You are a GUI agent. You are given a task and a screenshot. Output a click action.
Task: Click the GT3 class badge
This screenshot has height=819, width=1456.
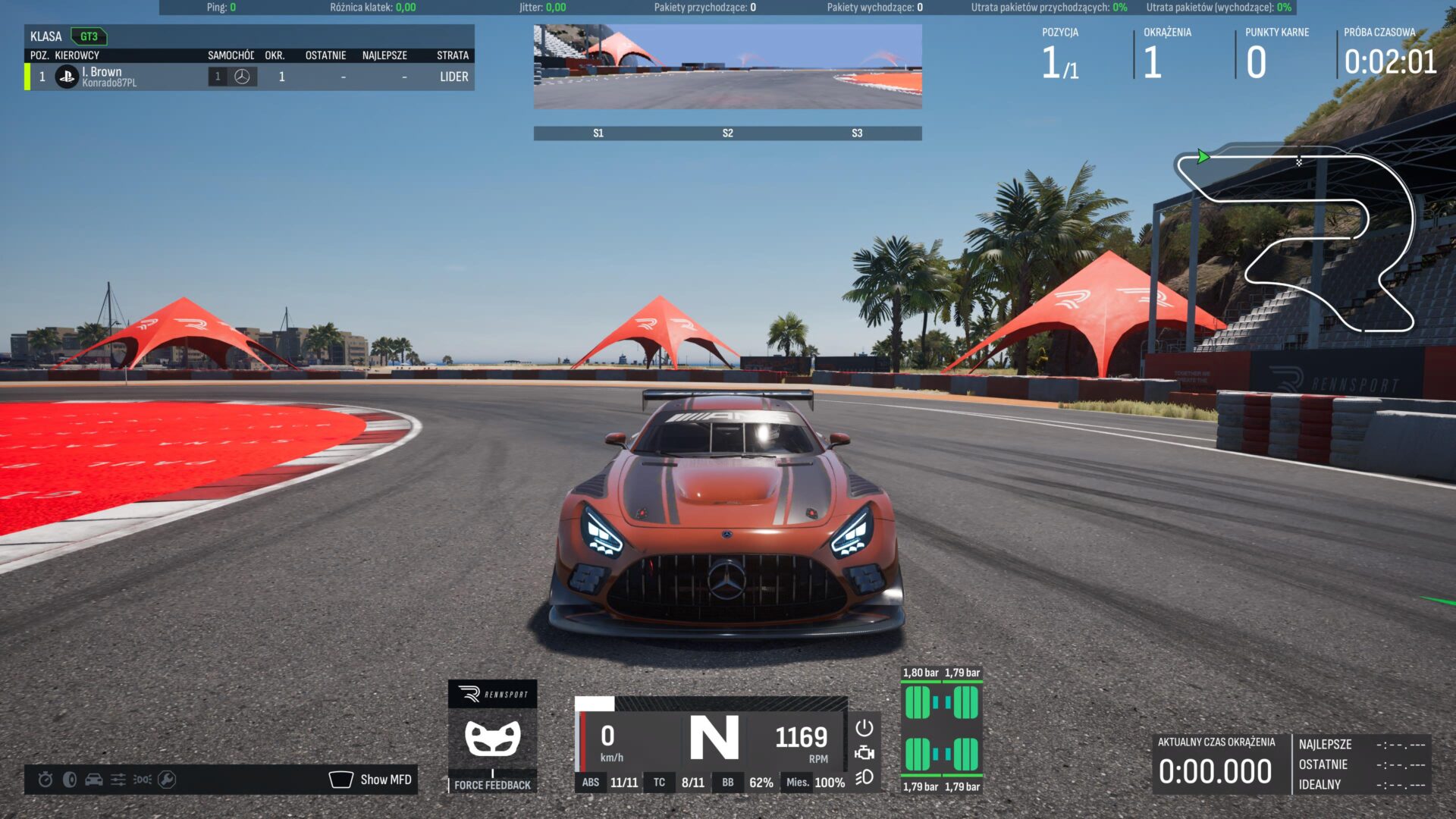pos(89,36)
